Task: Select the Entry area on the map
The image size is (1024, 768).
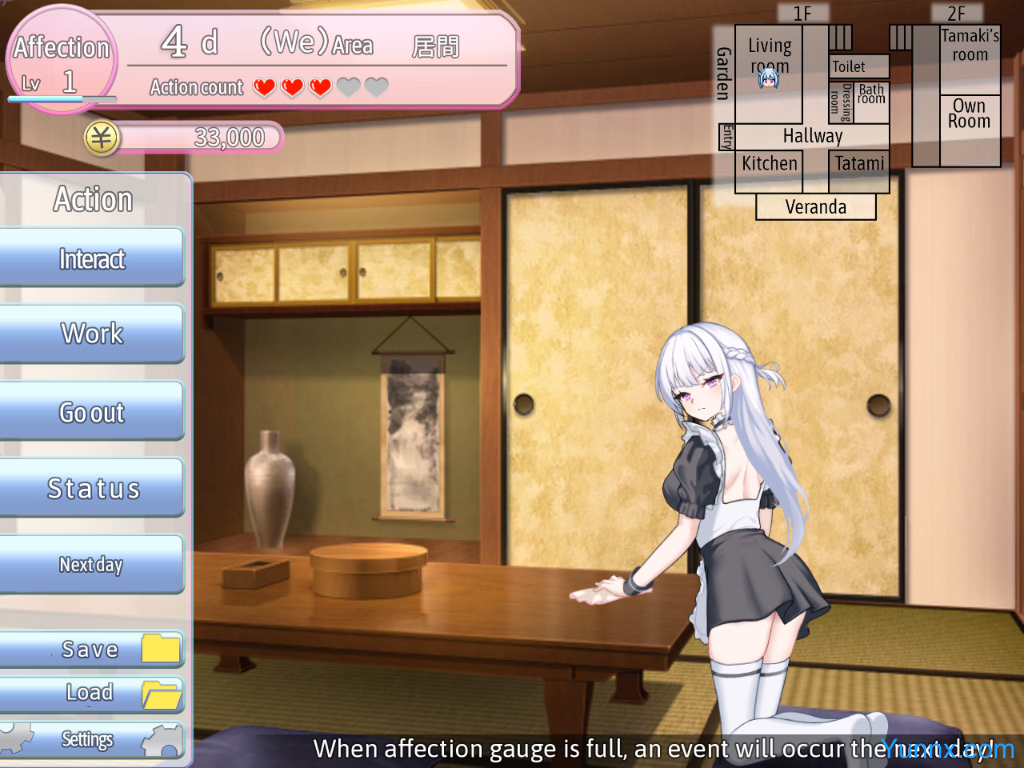Action: 726,137
